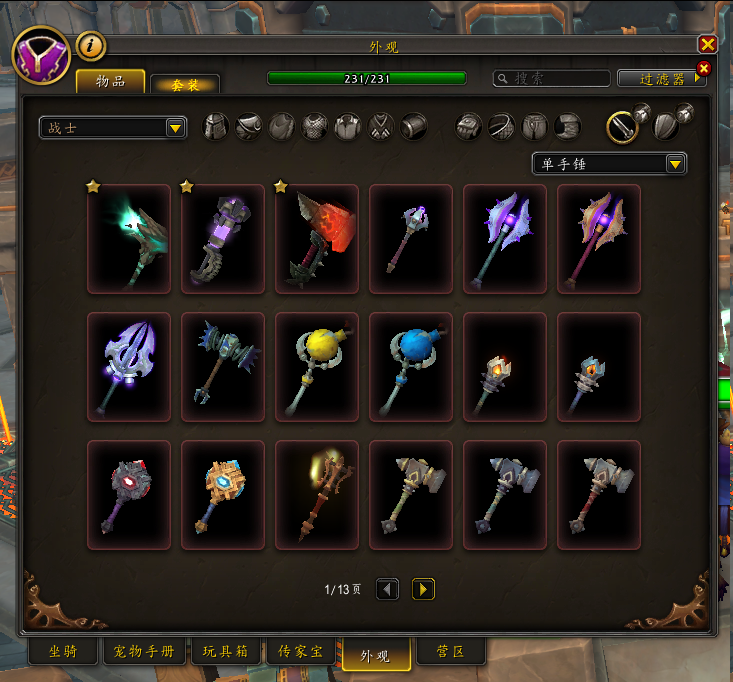This screenshot has height=682, width=733.
Task: Expand the 单手锤 weapon type dropdown
Action: coord(609,163)
